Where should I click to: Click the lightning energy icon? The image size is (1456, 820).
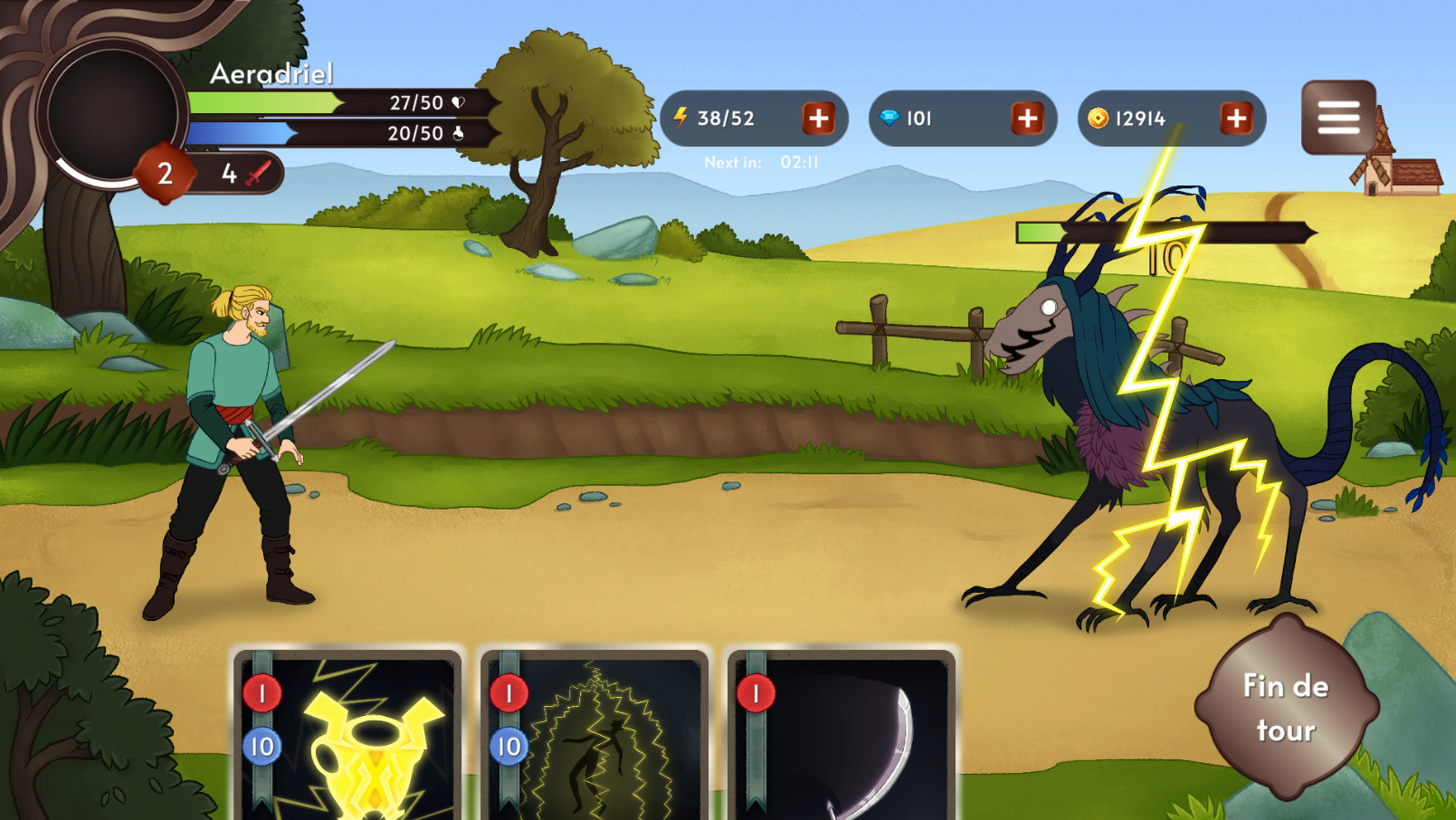coord(680,116)
